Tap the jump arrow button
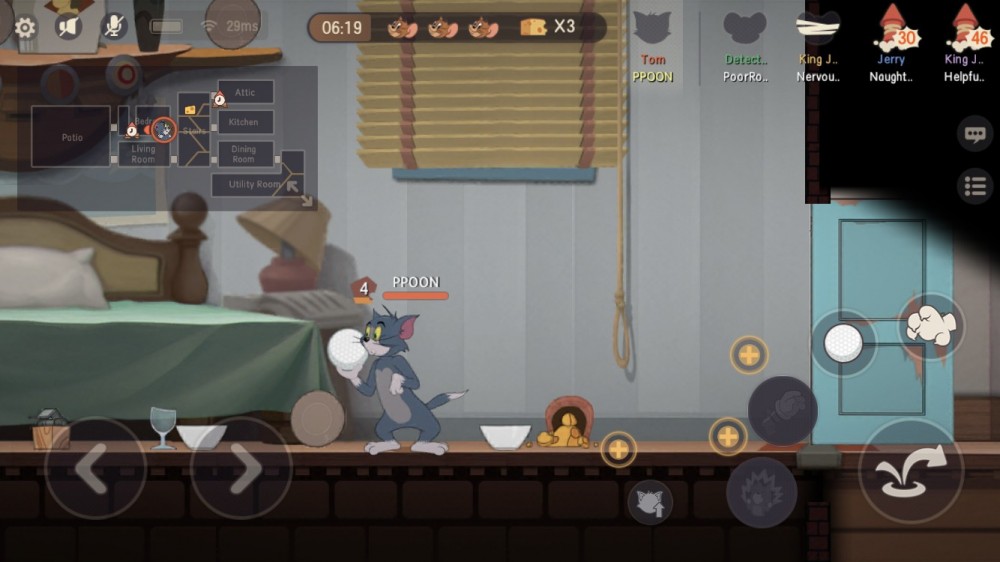Viewport: 1000px width, 562px height. [911, 471]
